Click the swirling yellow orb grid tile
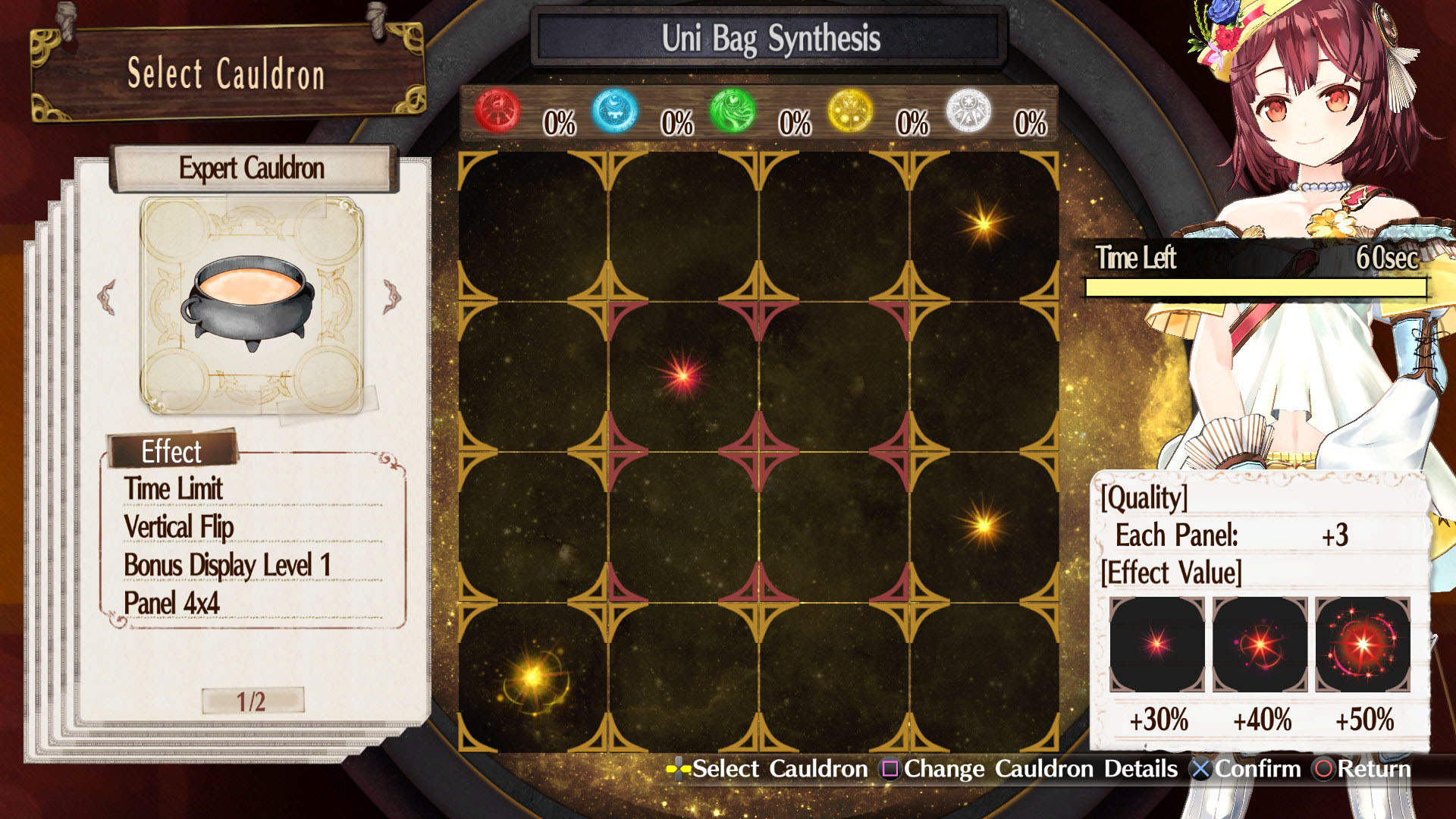The image size is (1456, 819). click(x=533, y=677)
